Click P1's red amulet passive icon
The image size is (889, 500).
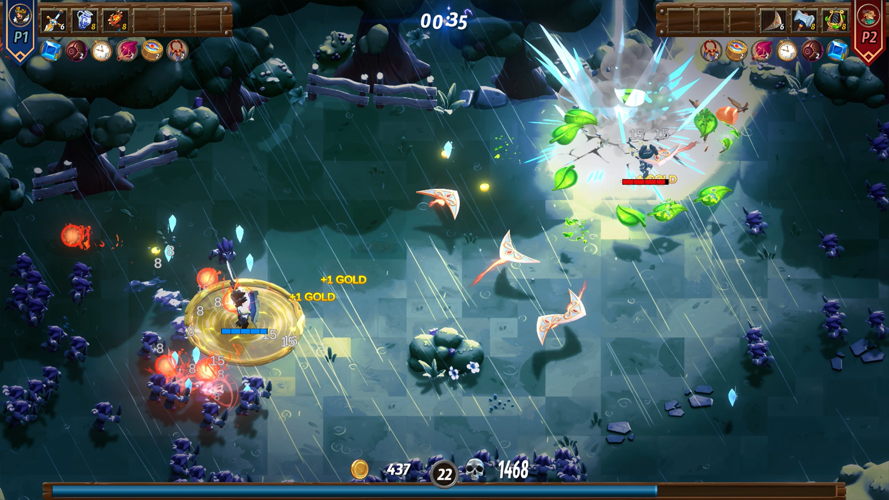point(177,50)
